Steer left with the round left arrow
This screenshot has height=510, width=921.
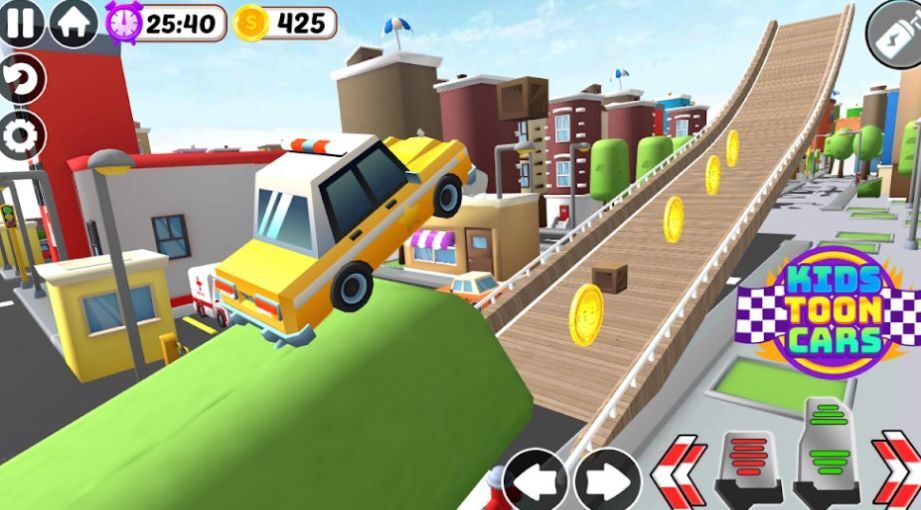(x=535, y=482)
